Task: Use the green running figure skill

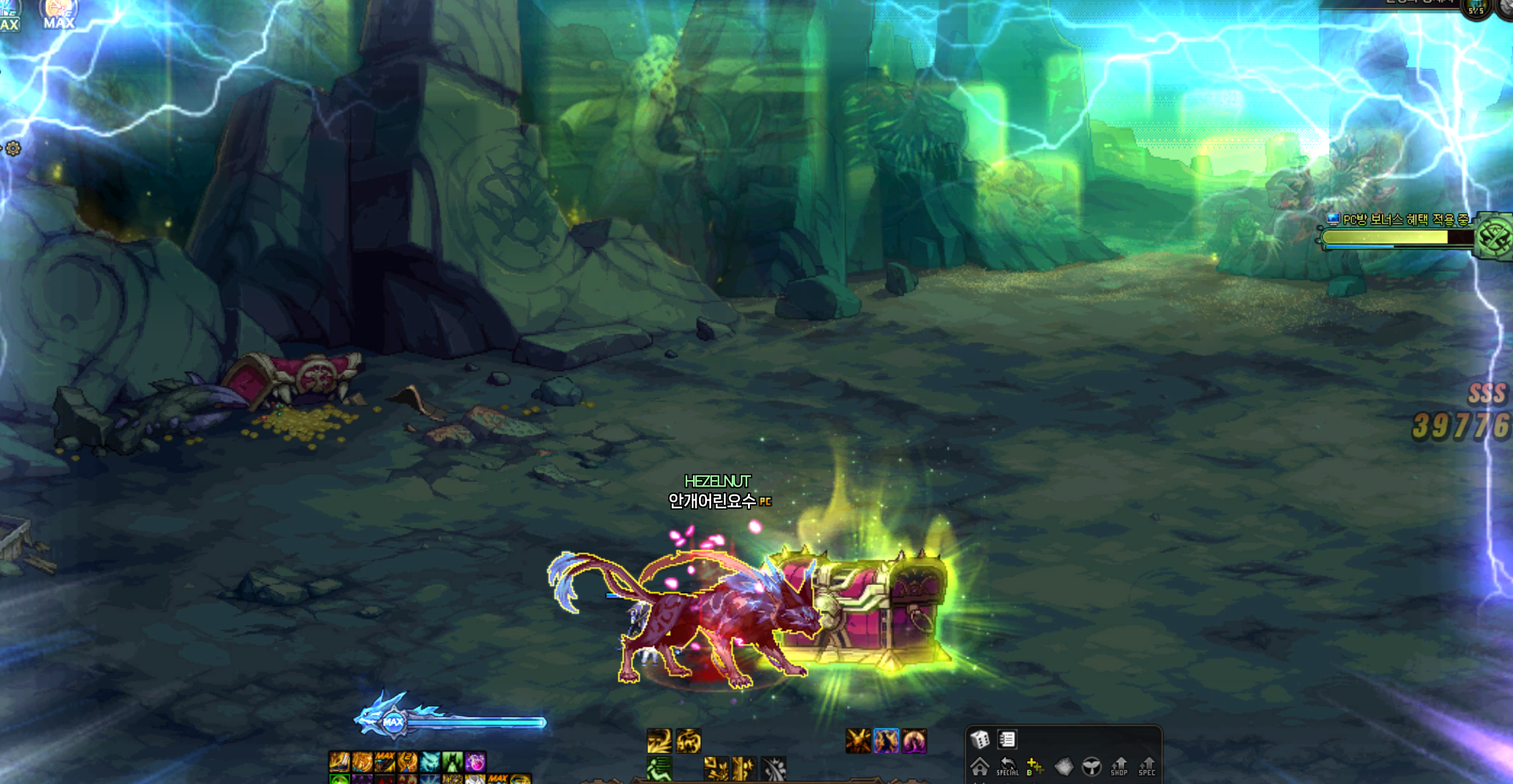Action: (x=659, y=769)
